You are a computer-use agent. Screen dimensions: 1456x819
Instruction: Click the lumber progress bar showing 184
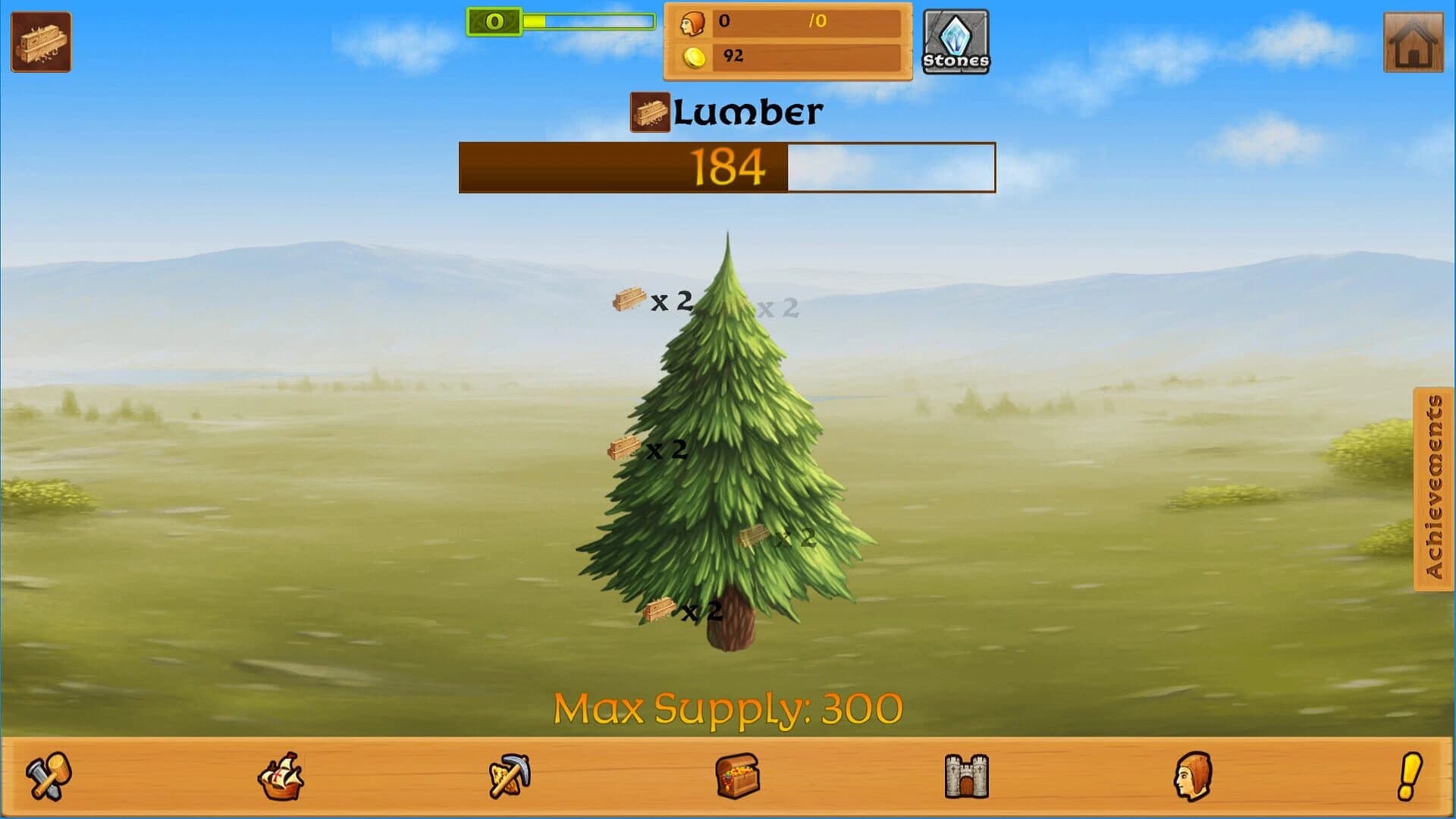coord(726,167)
